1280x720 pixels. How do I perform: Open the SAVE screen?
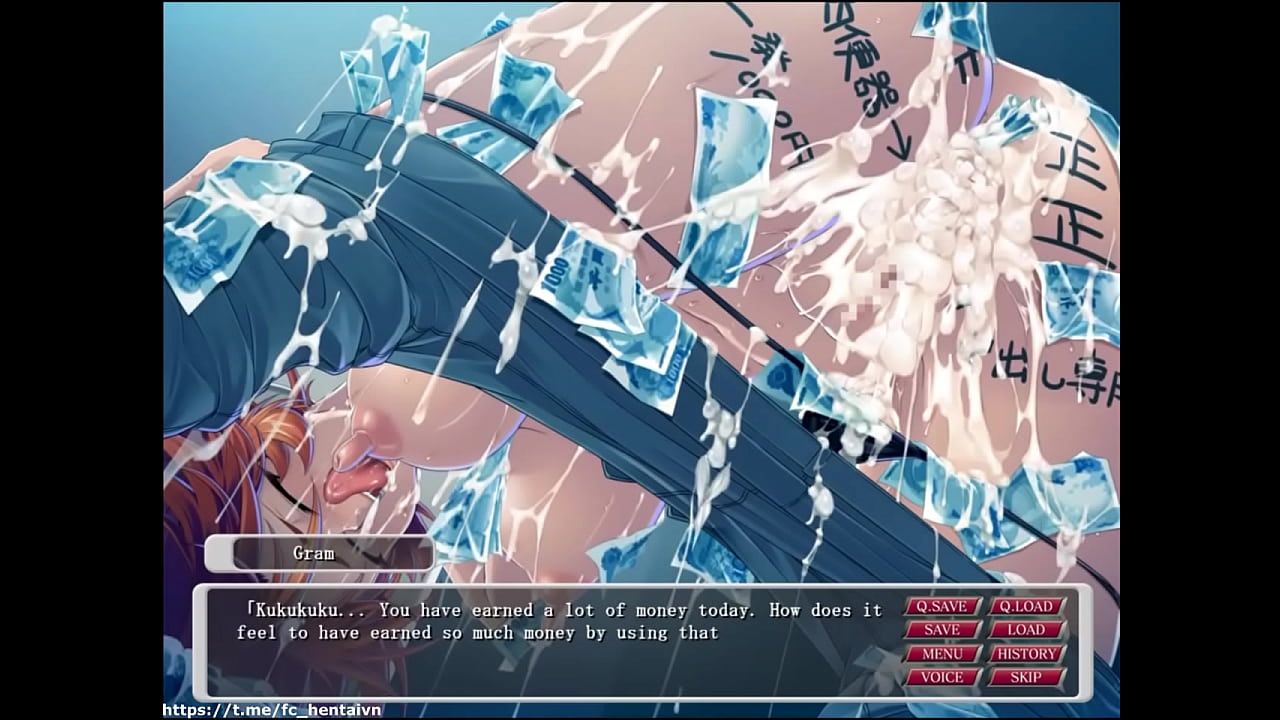pyautogui.click(x=942, y=630)
